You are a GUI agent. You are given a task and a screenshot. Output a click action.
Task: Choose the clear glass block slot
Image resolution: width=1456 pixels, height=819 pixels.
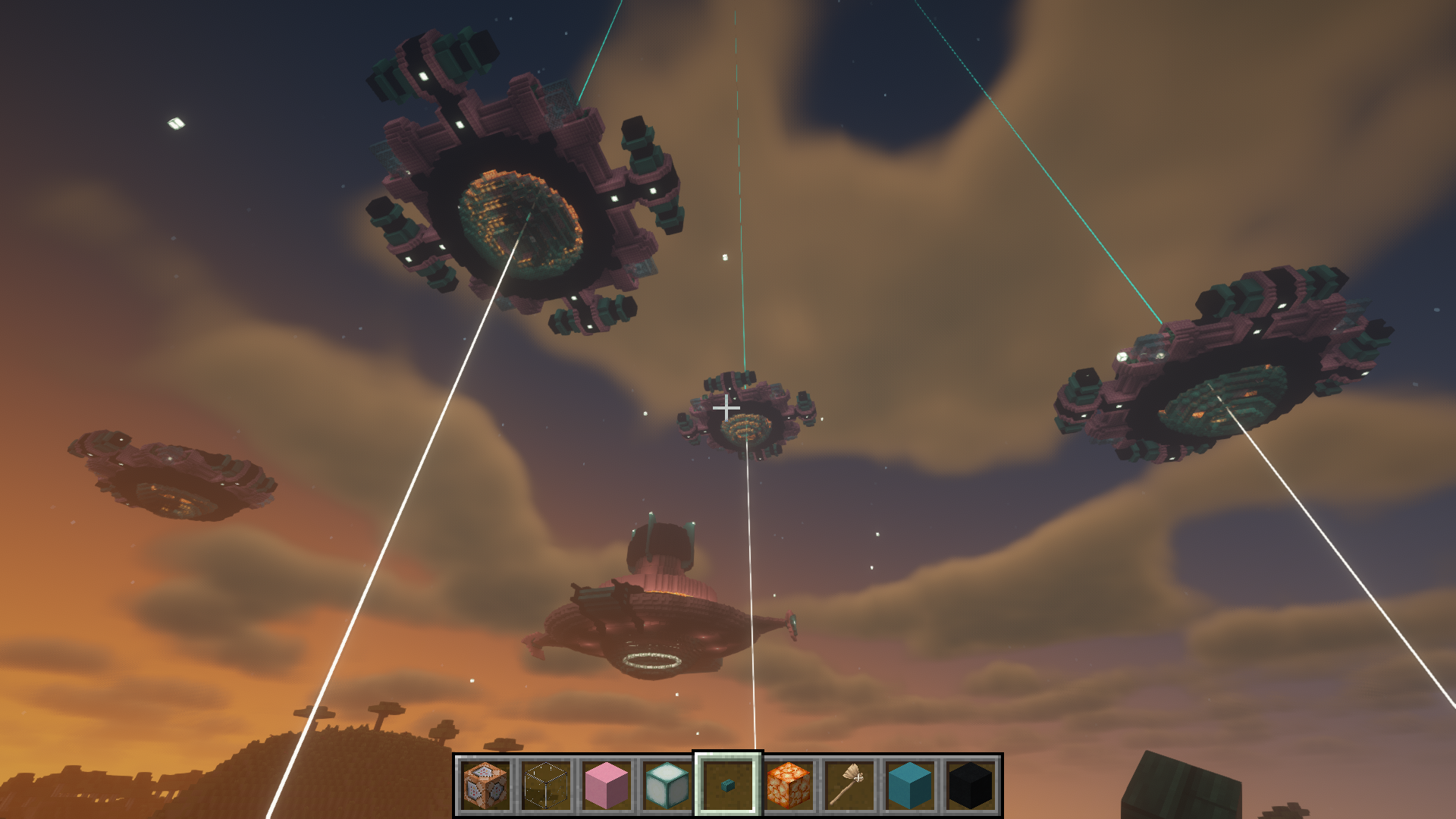coord(546,786)
